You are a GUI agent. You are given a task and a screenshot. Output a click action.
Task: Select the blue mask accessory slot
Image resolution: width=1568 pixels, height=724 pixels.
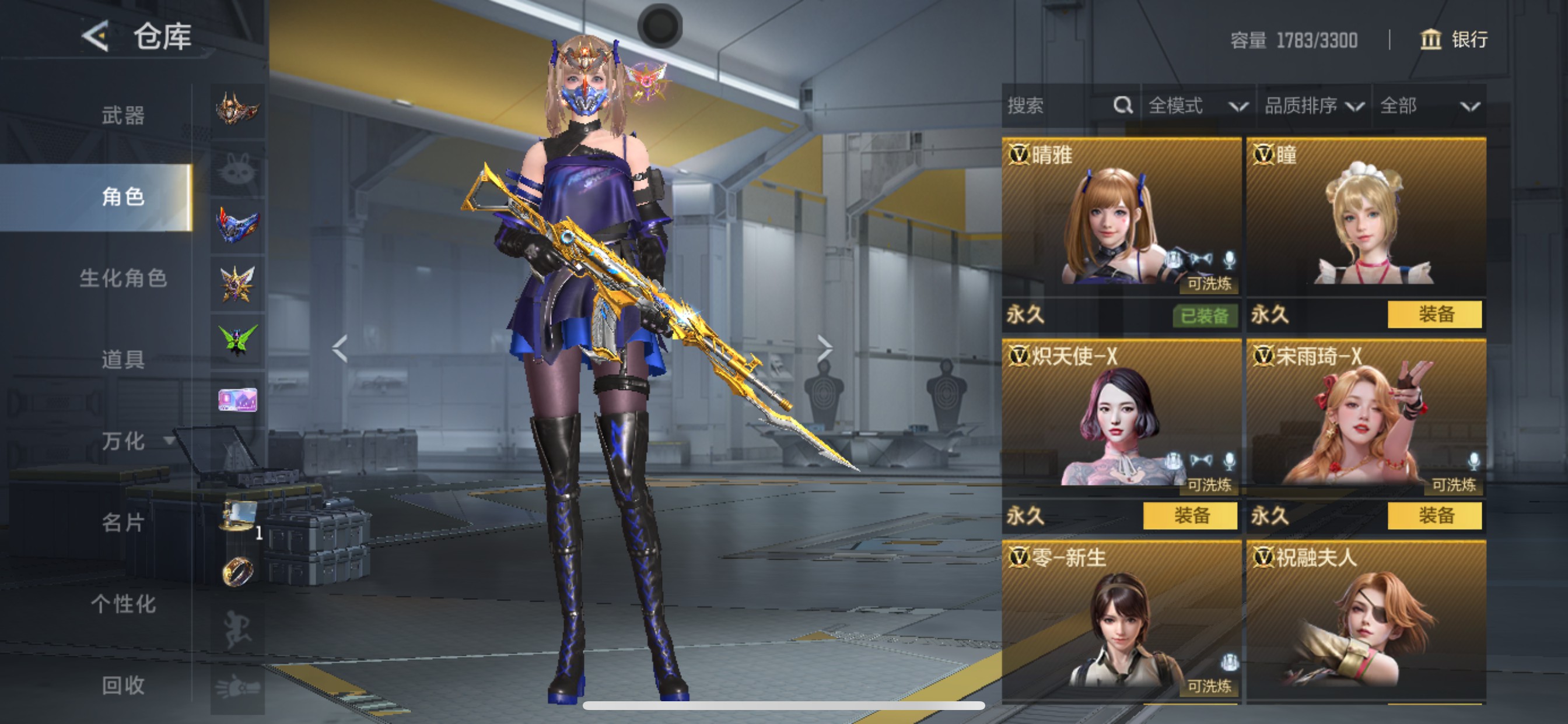pyautogui.click(x=237, y=225)
